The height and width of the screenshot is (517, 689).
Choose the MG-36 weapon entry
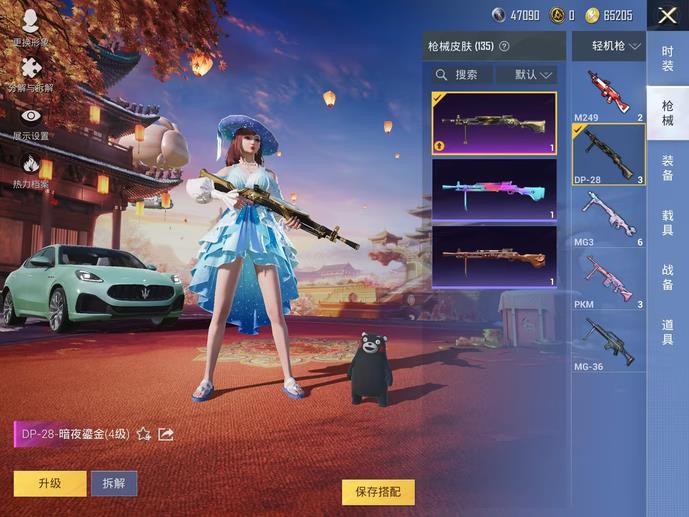point(608,342)
